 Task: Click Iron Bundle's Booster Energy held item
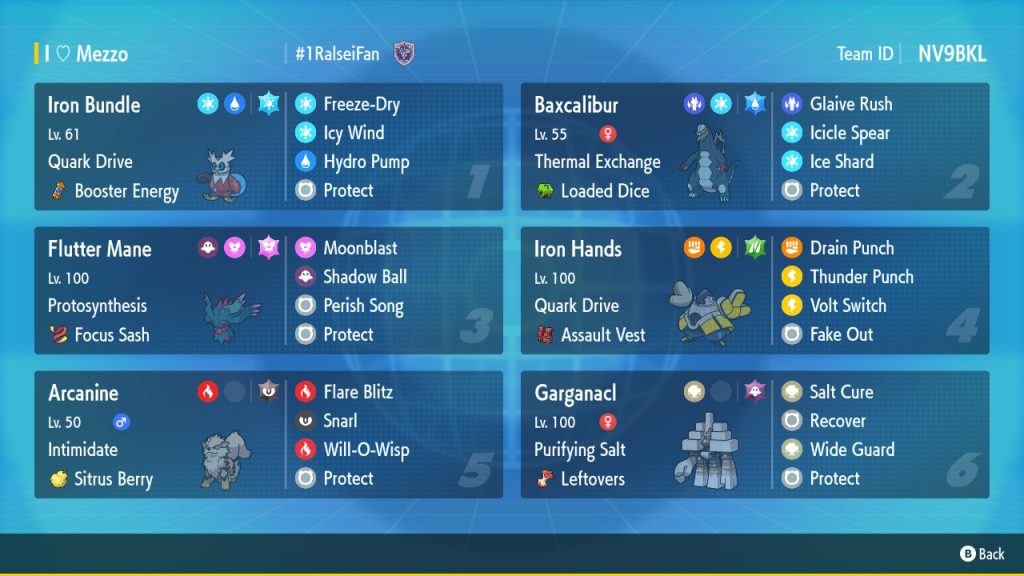[125, 191]
